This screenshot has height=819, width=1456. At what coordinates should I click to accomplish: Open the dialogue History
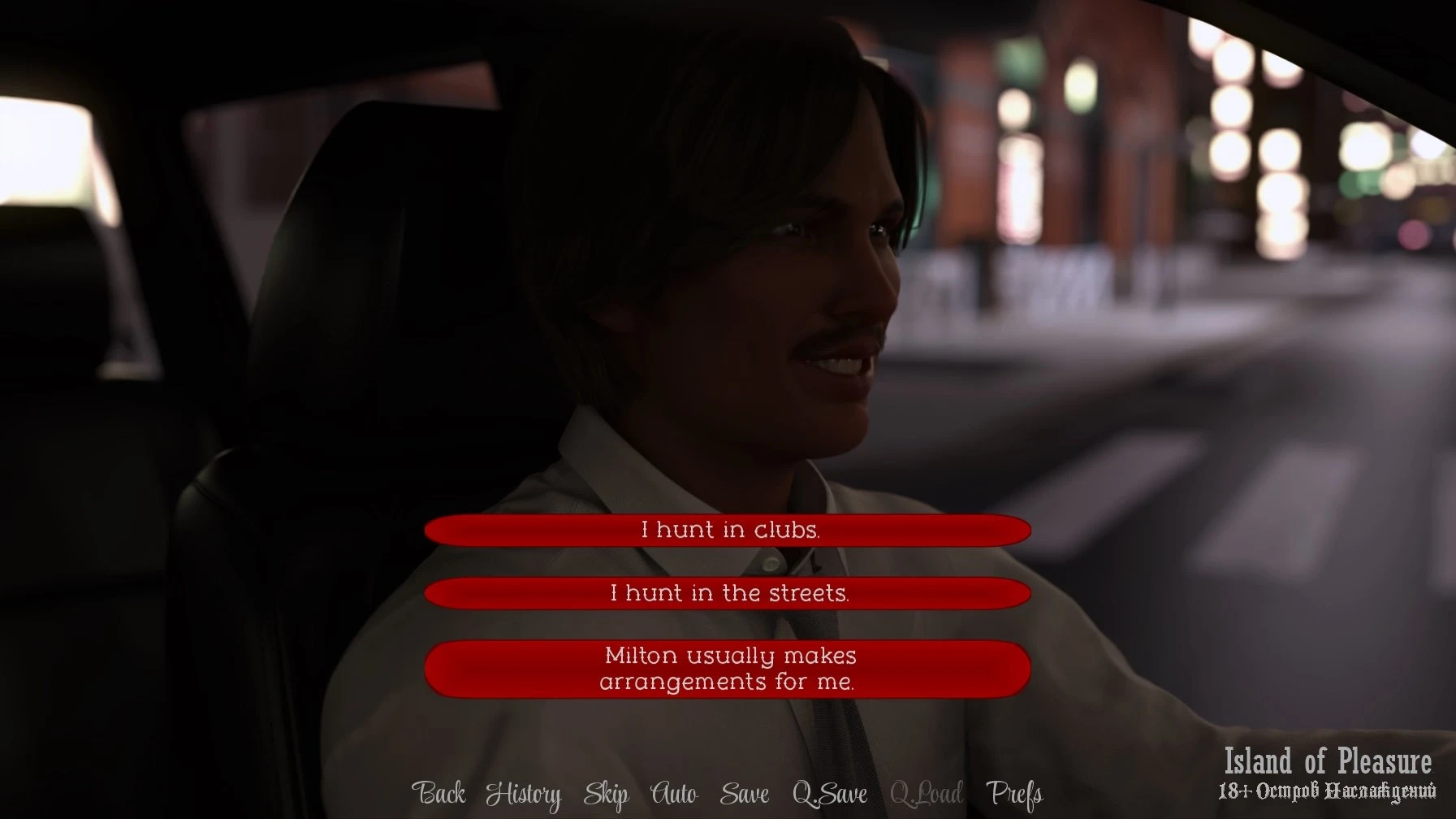coord(523,794)
